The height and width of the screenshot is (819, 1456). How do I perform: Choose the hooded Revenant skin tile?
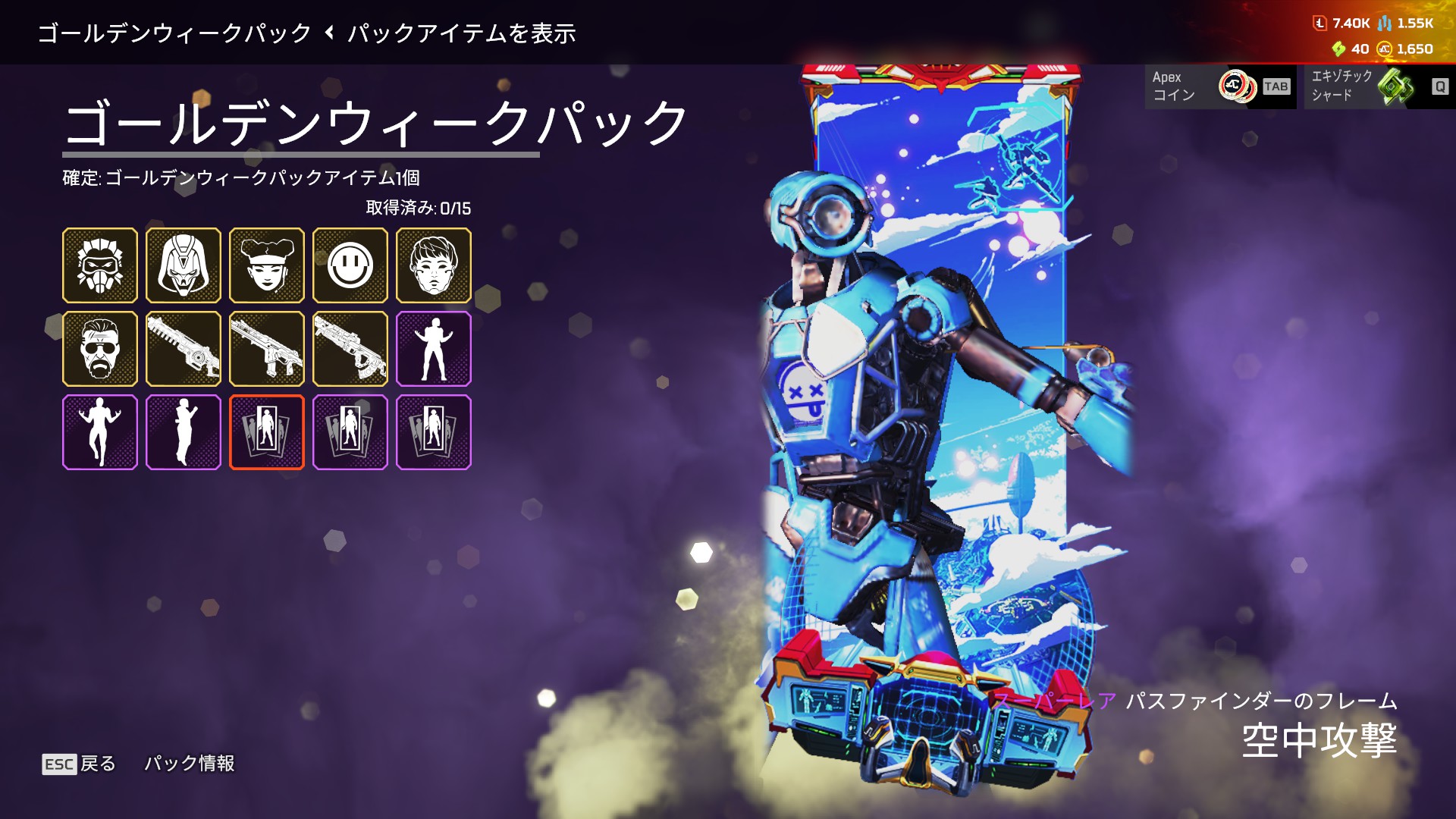pos(184,265)
